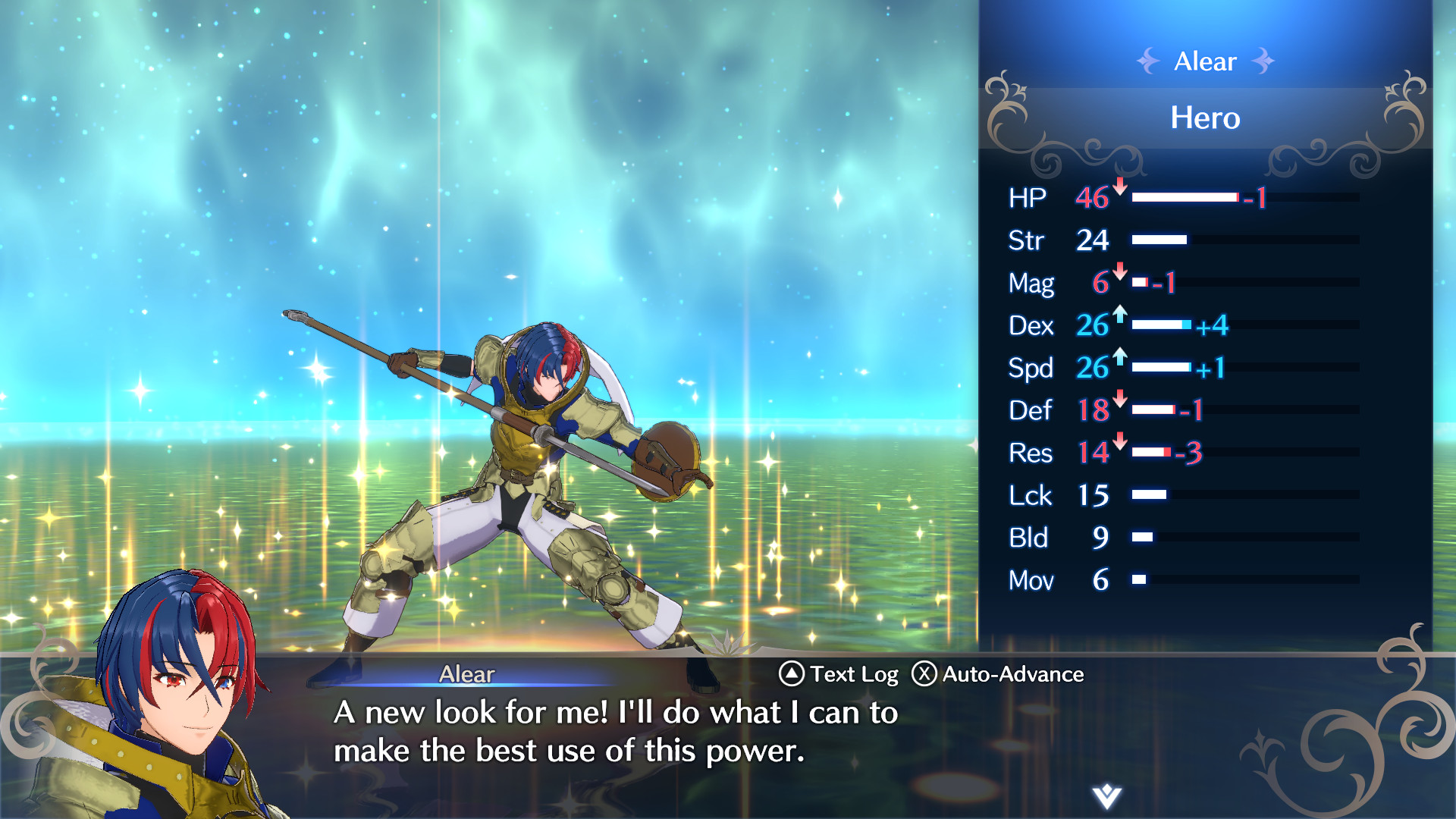This screenshot has width=1456, height=819.
Task: Click the Auto-Advance X button icon
Action: (x=927, y=673)
